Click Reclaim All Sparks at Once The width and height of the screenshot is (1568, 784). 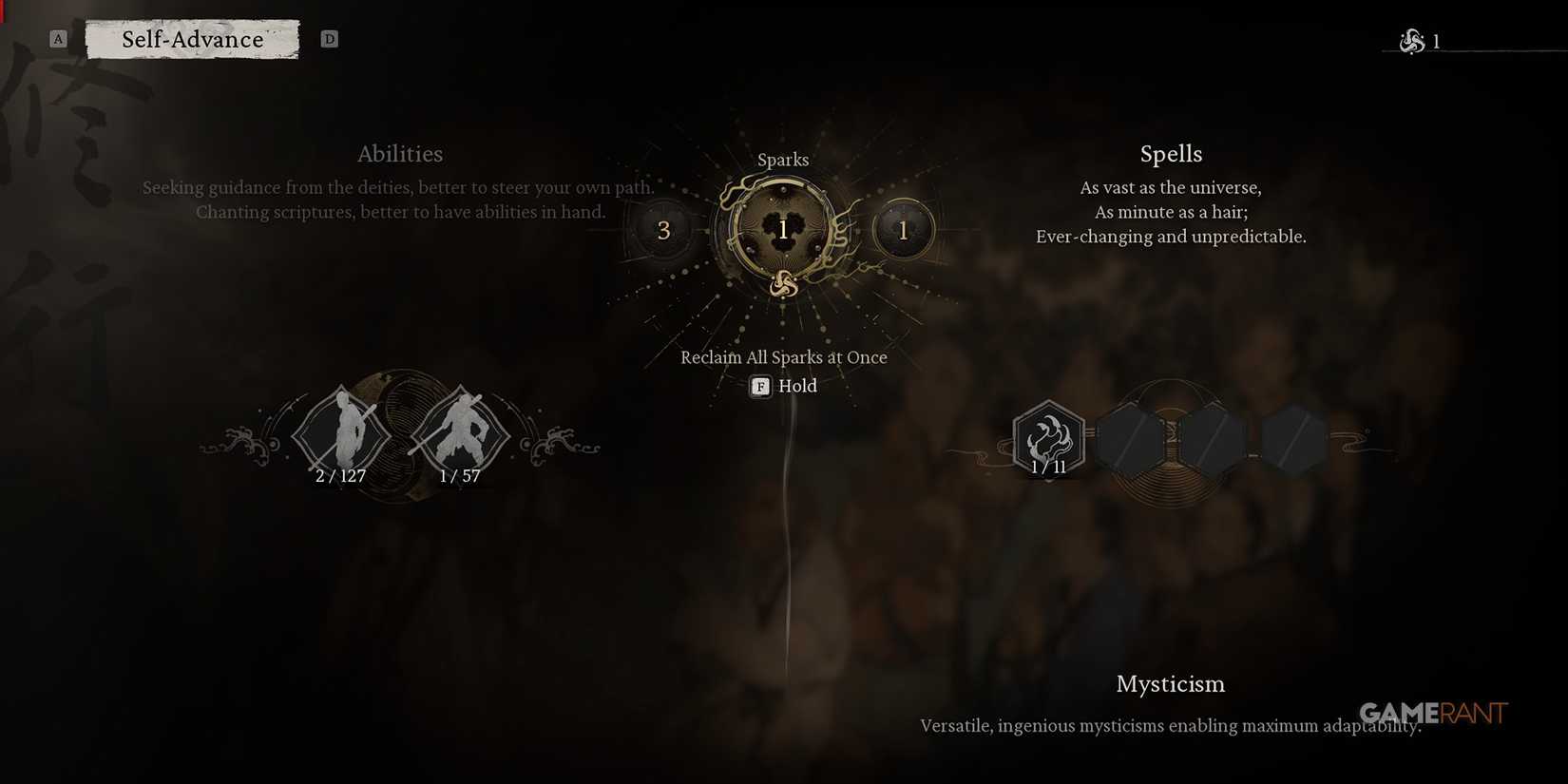[x=783, y=357]
